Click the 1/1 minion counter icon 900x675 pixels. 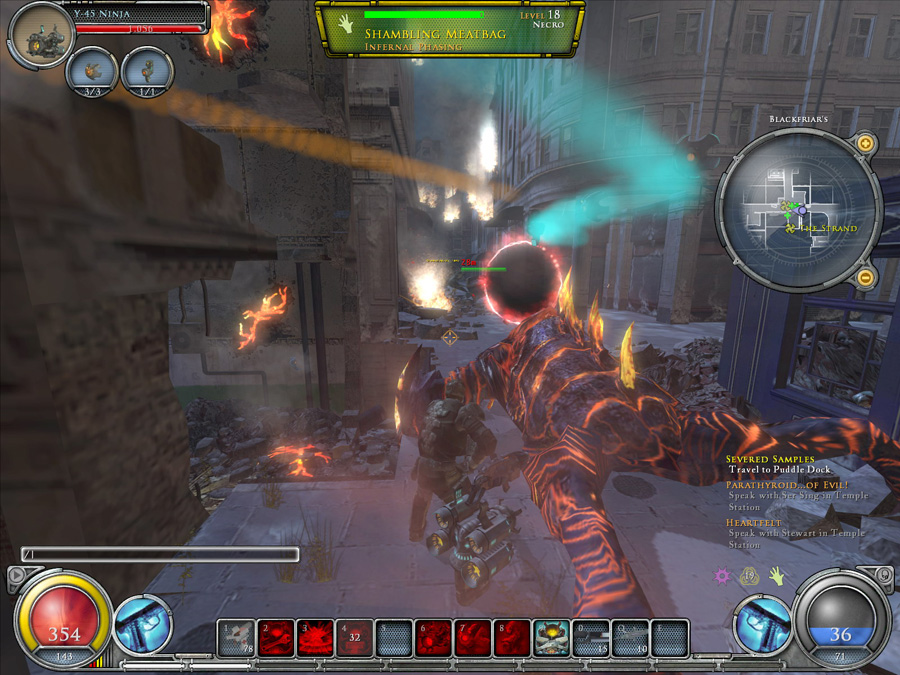(x=147, y=71)
